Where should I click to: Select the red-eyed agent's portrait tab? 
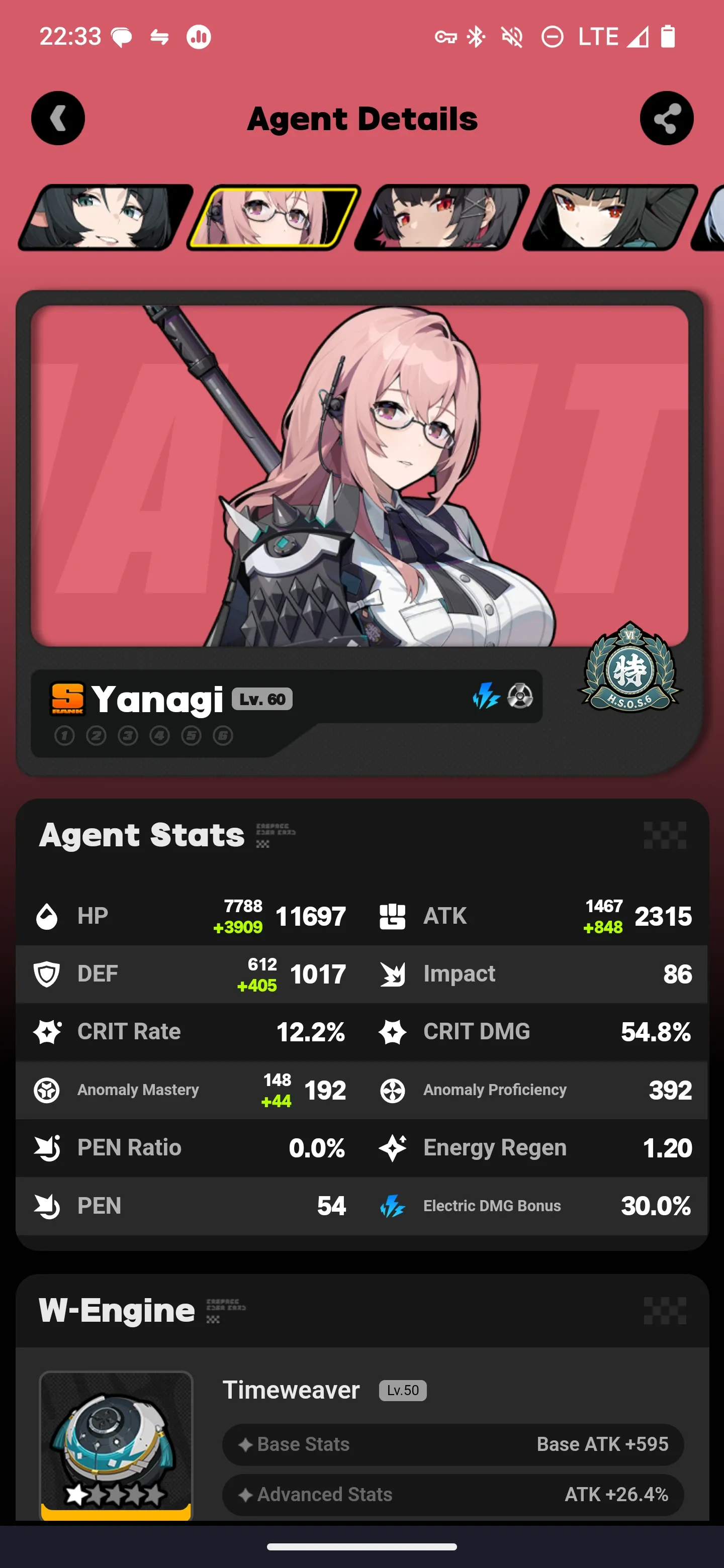(x=435, y=216)
